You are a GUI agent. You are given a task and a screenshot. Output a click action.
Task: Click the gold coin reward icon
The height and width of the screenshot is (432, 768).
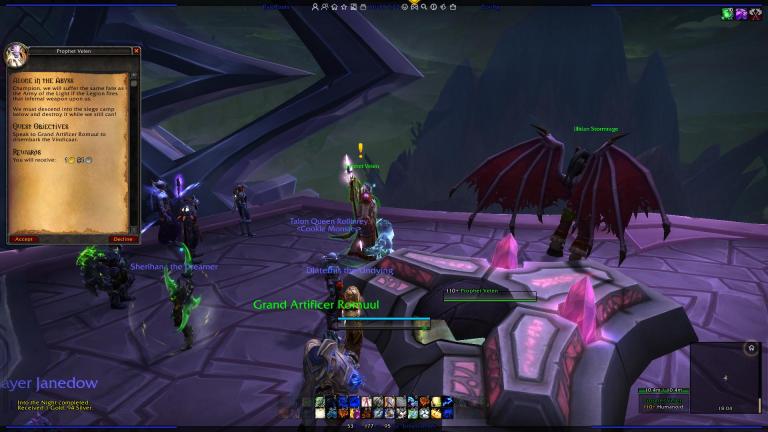(x=69, y=160)
